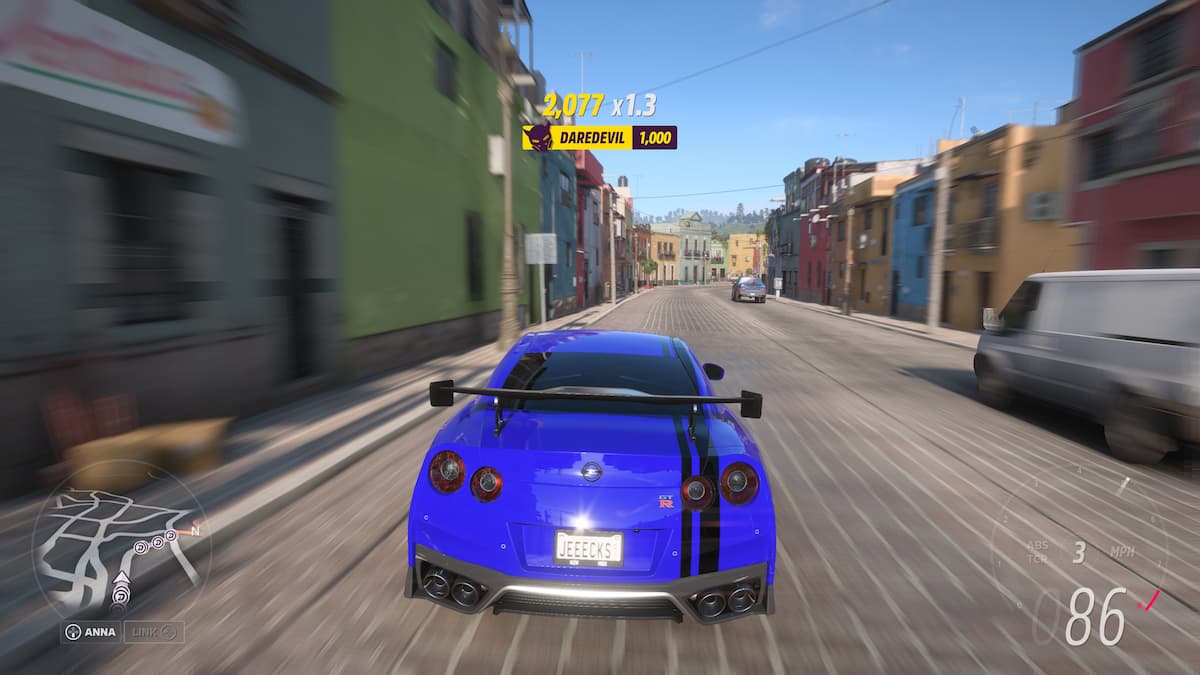Click the north compass marker on the minimap

(x=196, y=531)
